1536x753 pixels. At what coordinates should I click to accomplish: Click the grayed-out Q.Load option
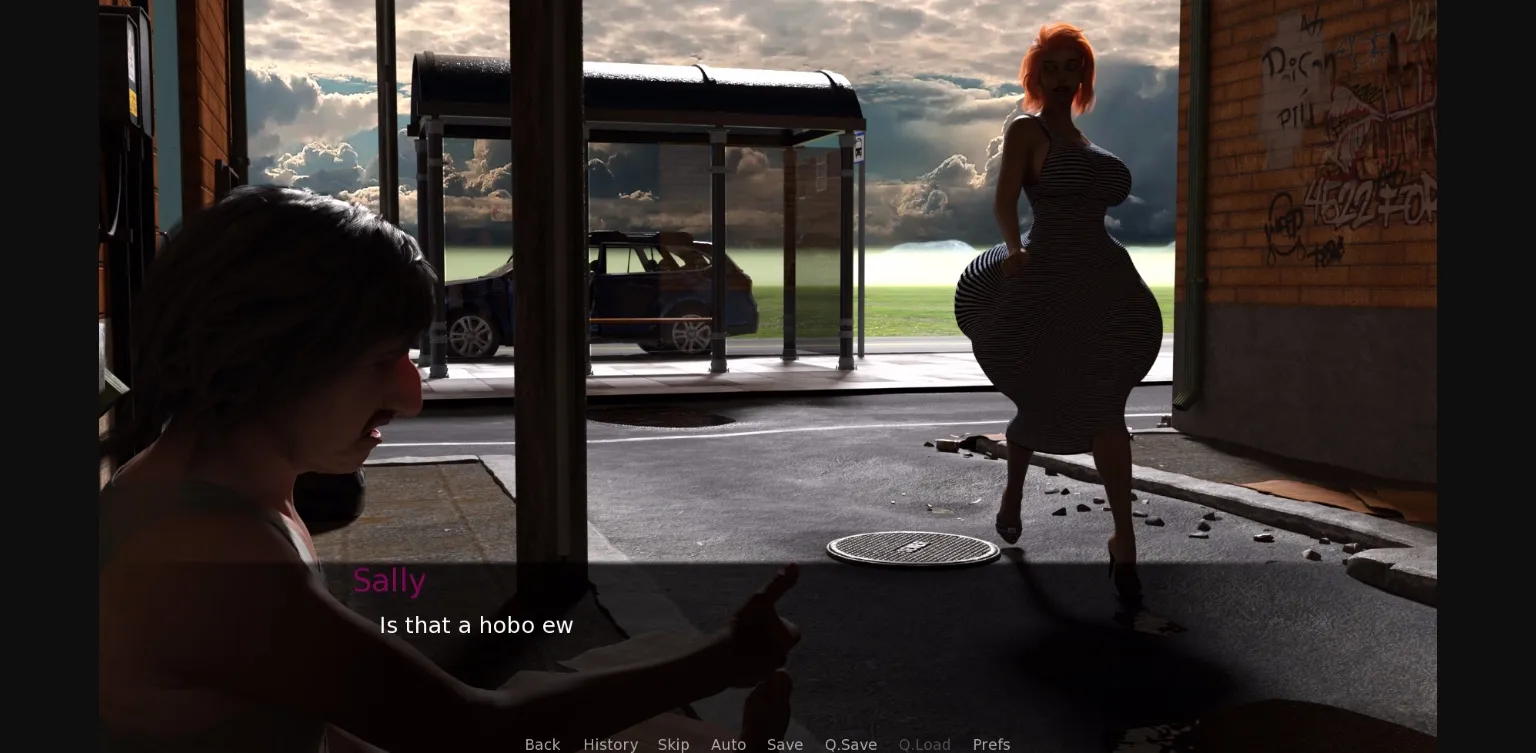(x=924, y=744)
